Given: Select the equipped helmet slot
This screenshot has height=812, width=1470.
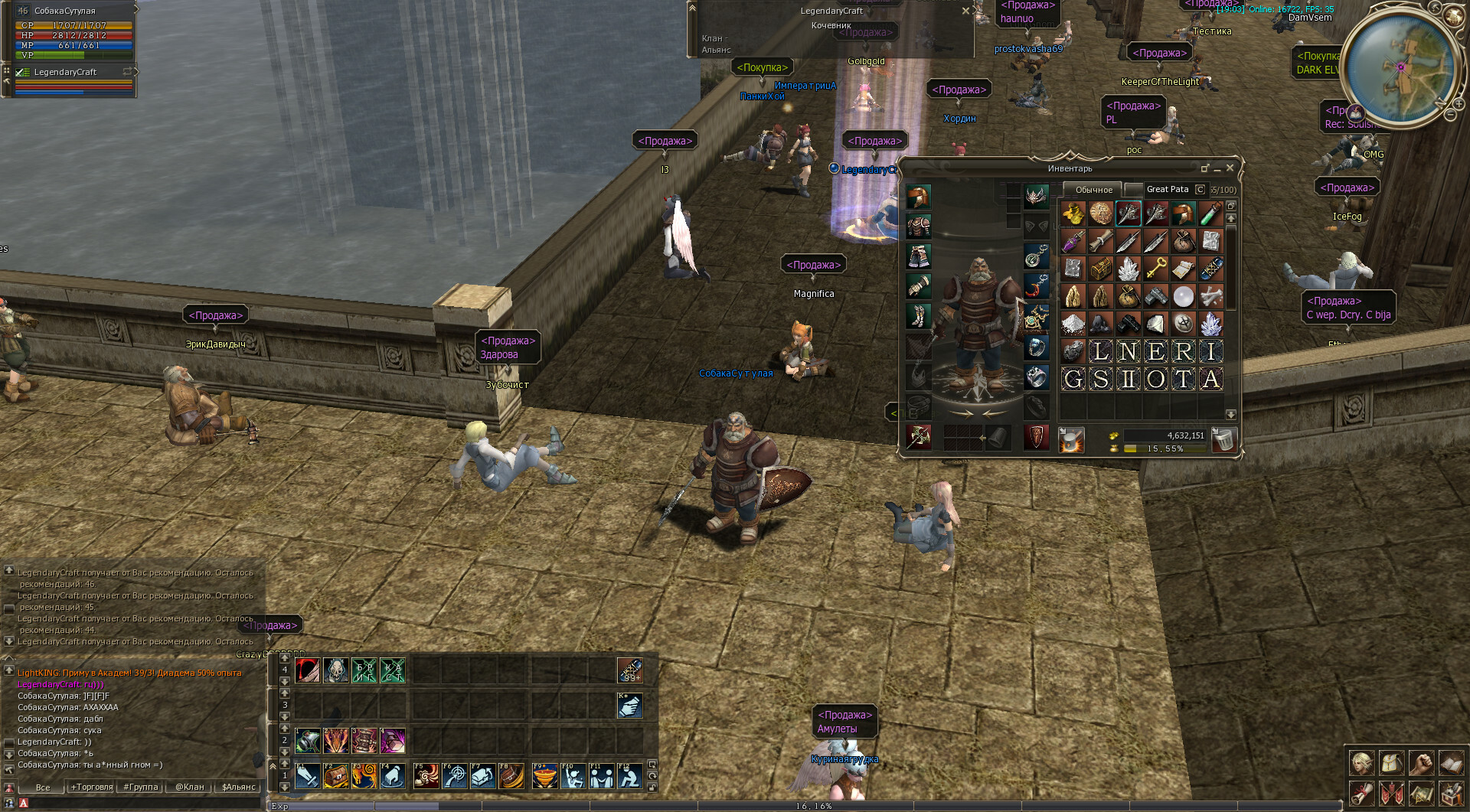Looking at the screenshot, I should tap(918, 197).
